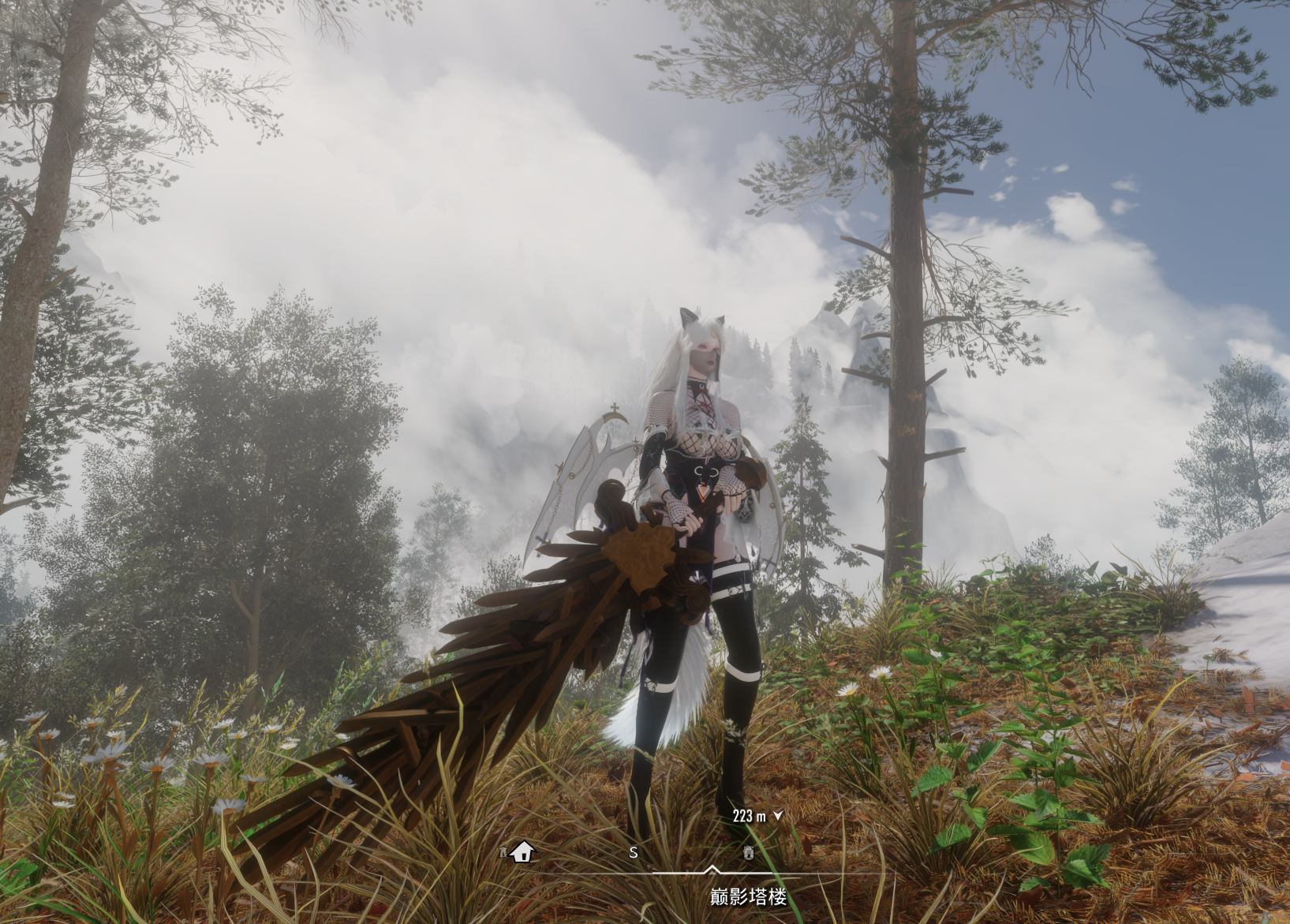Click the S heading on the compass
The height and width of the screenshot is (924, 1290).
(x=634, y=853)
